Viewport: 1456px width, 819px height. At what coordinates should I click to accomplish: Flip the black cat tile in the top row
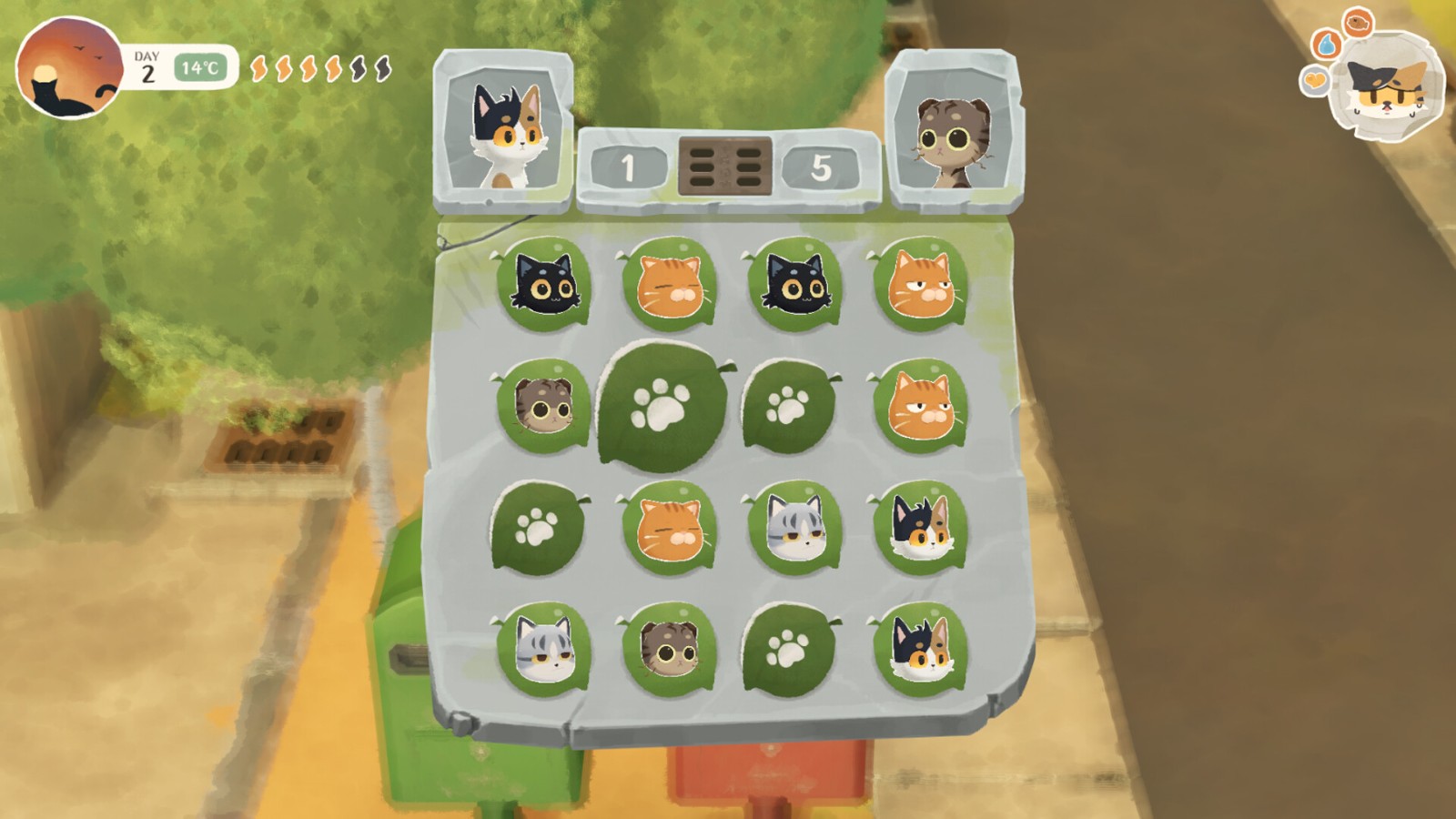(546, 287)
